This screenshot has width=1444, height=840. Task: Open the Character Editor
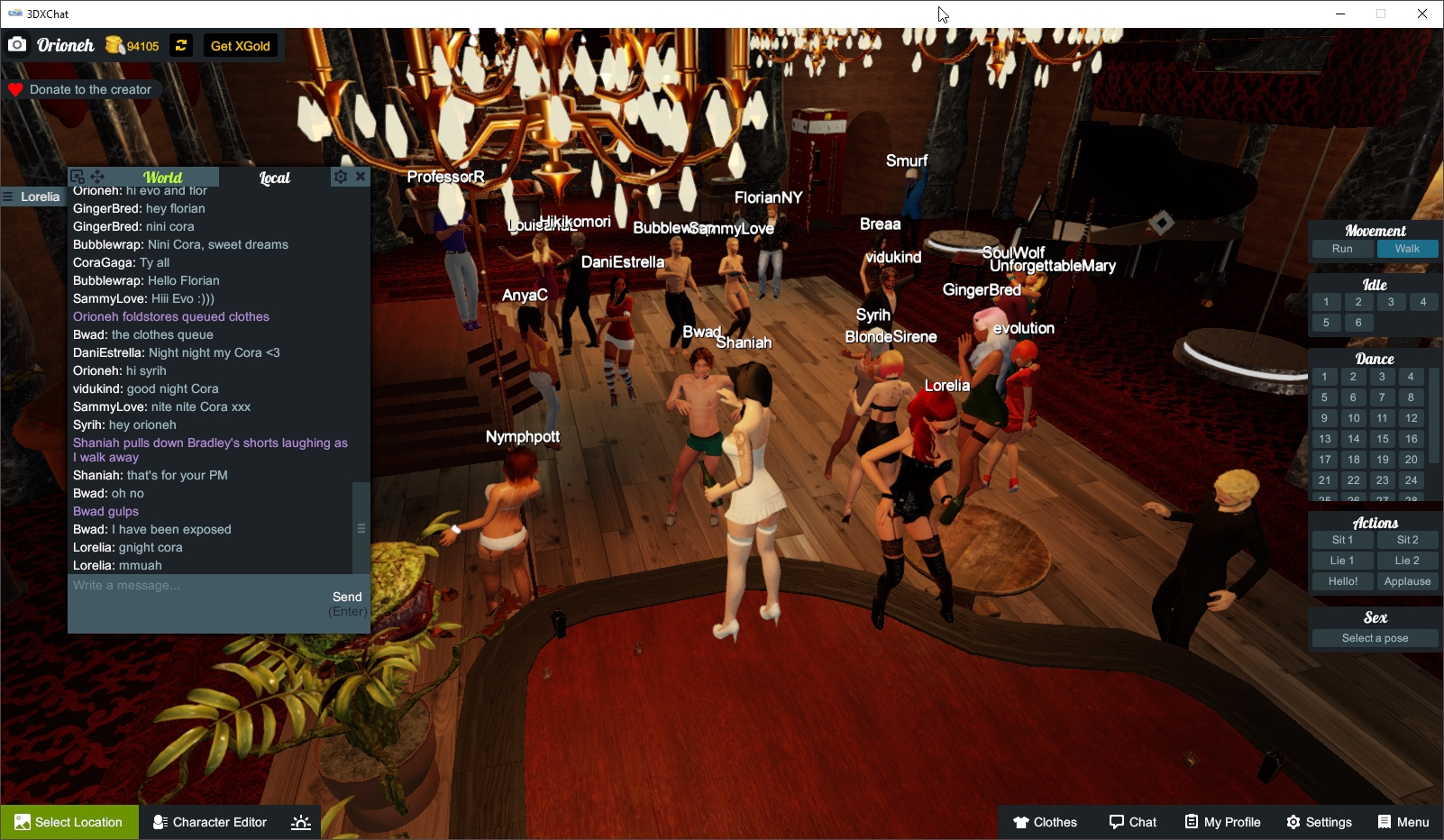click(209, 821)
